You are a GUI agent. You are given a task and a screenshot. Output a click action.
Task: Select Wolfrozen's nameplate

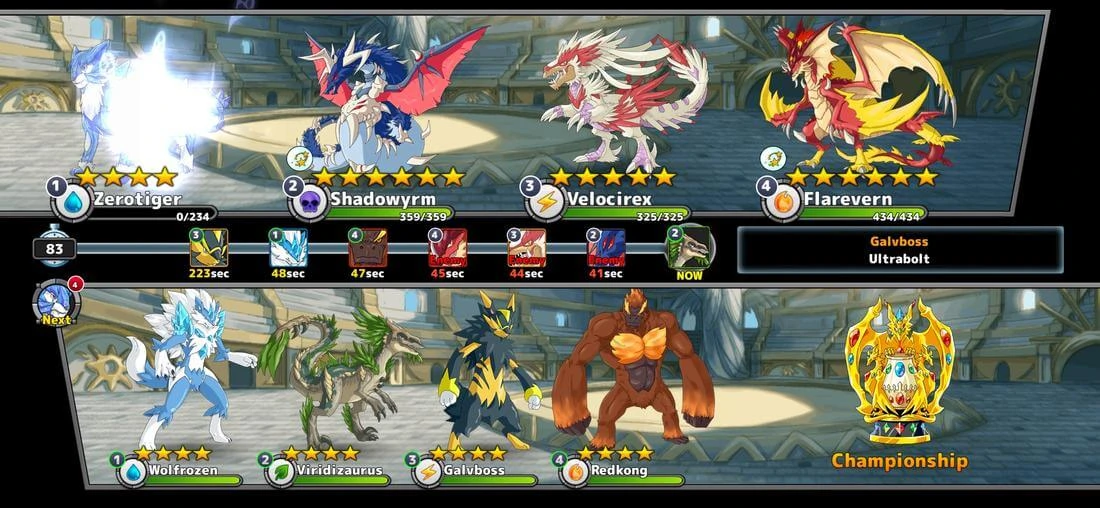(182, 471)
